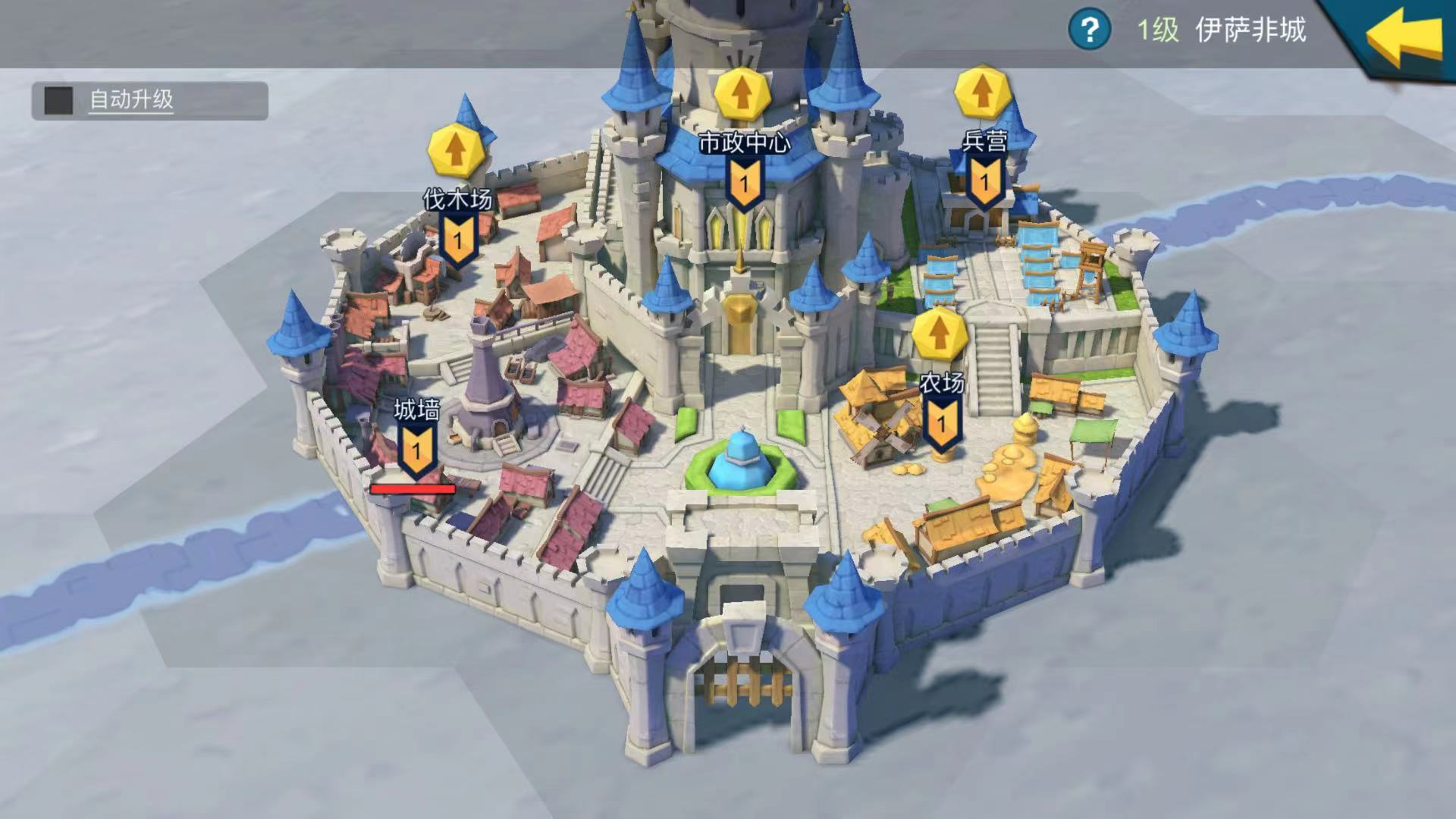Go back using the yellow arrow
This screenshot has height=819, width=1456.
point(1404,39)
